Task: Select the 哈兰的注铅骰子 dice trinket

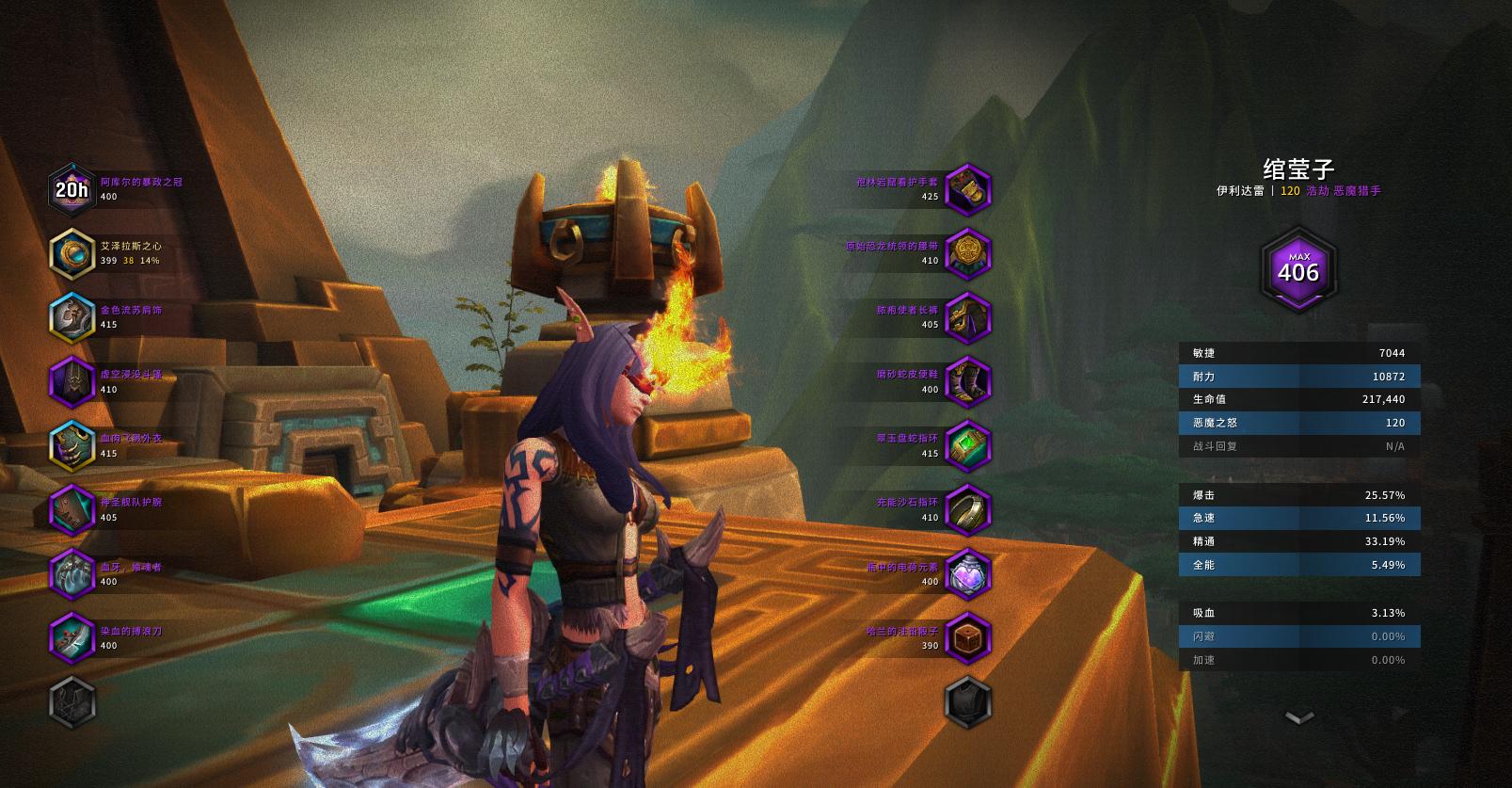Action: 967,638
